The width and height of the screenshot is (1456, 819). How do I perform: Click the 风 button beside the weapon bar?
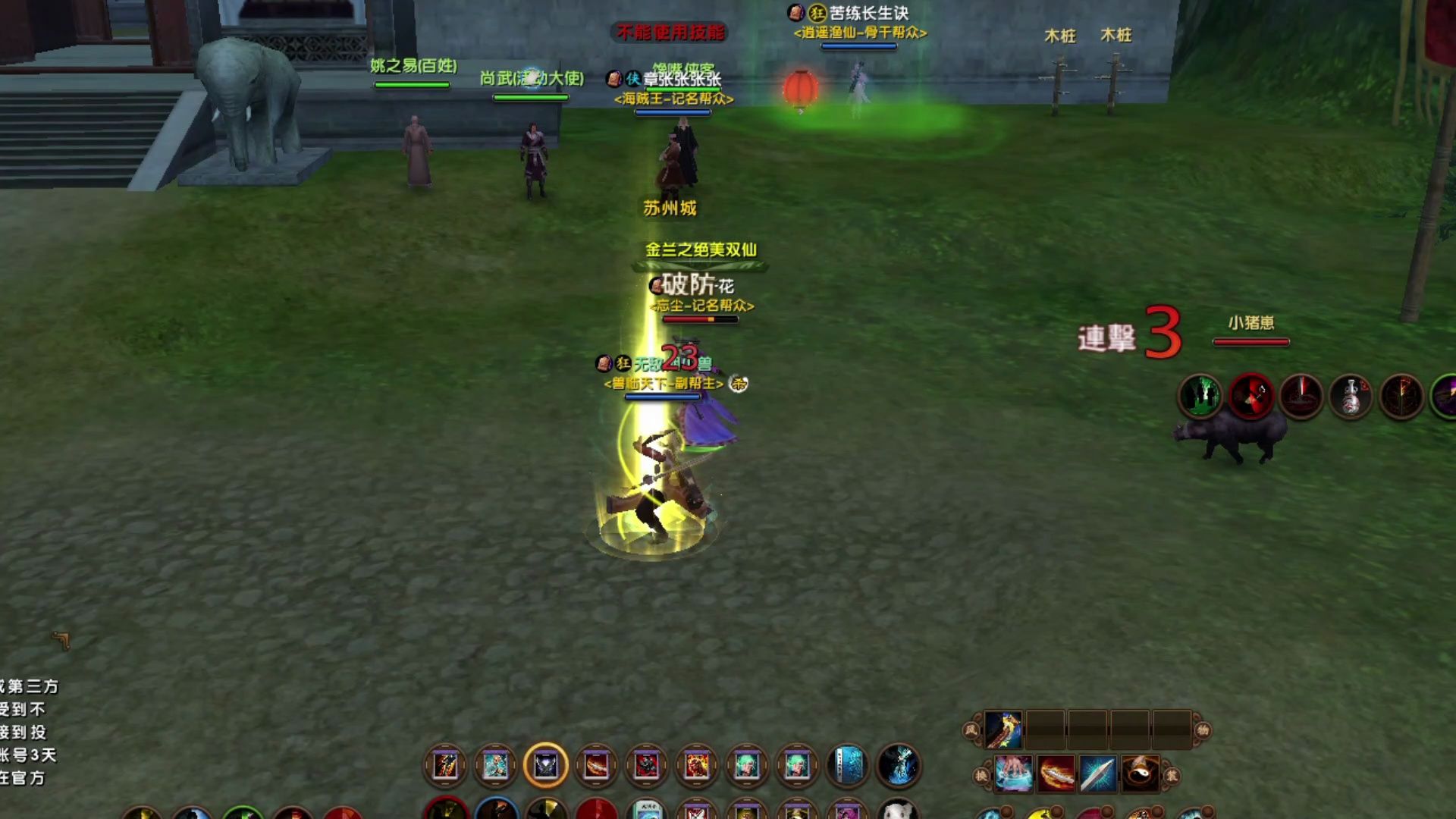(x=971, y=730)
